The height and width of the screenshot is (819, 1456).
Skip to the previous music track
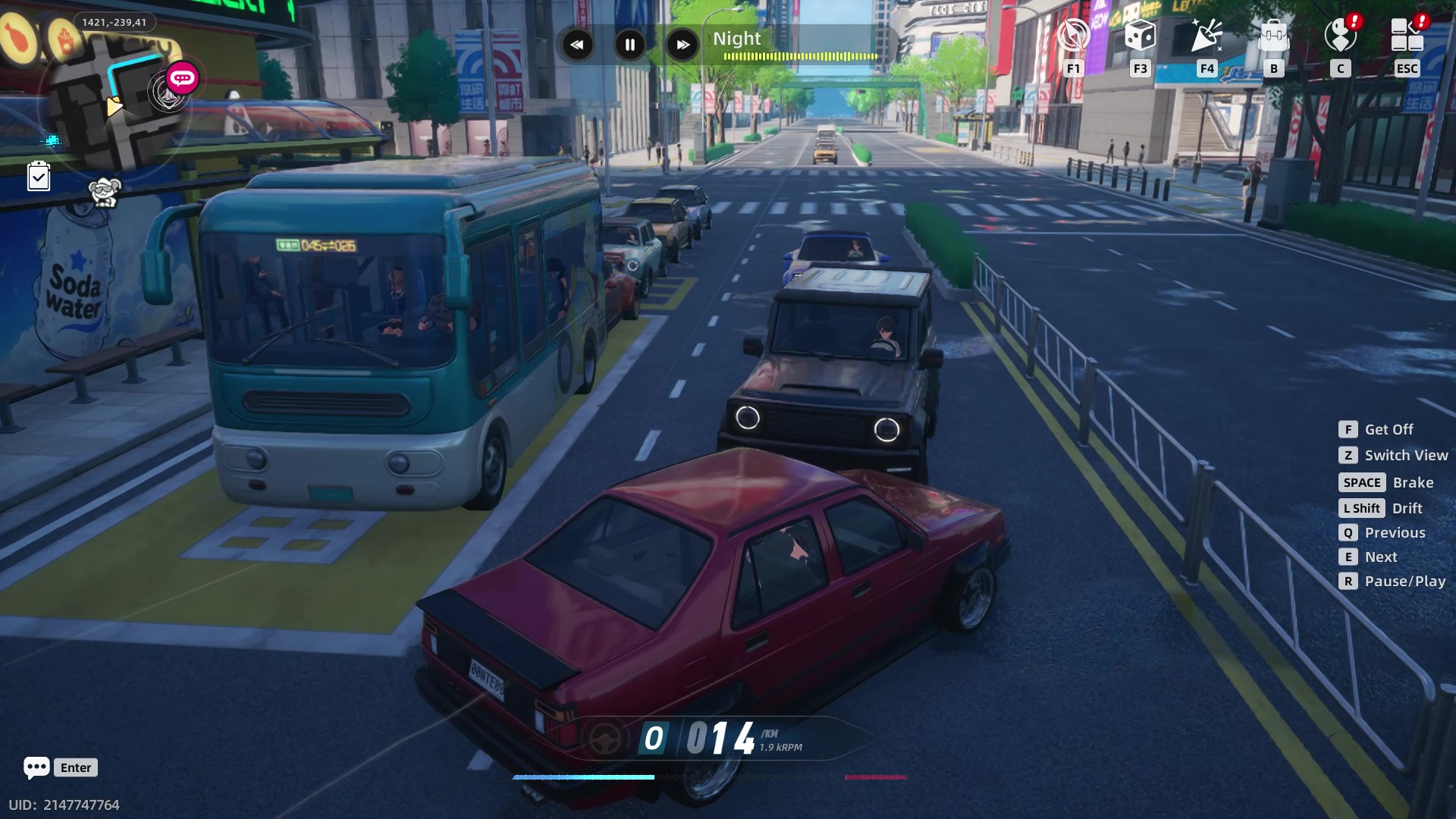[x=577, y=45]
